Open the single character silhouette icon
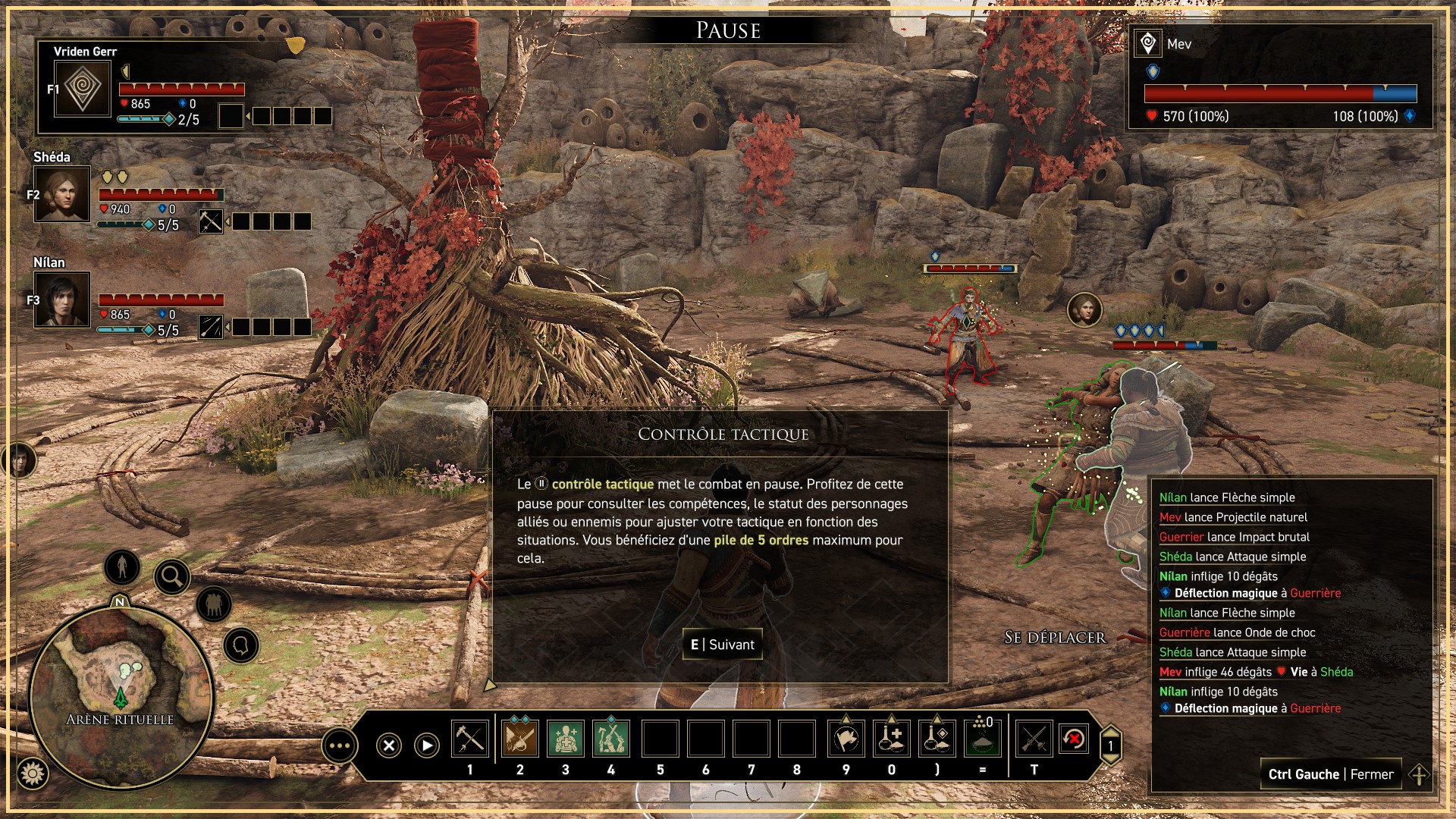The width and height of the screenshot is (1456, 819). pos(122,566)
